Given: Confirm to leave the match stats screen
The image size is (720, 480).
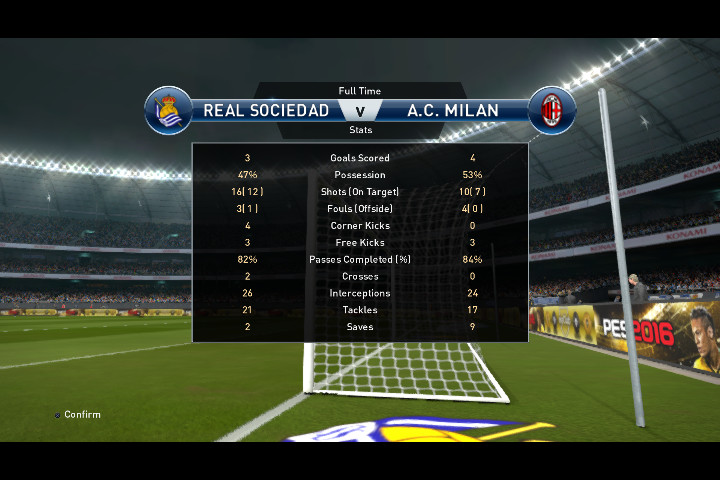Looking at the screenshot, I should pos(77,415).
